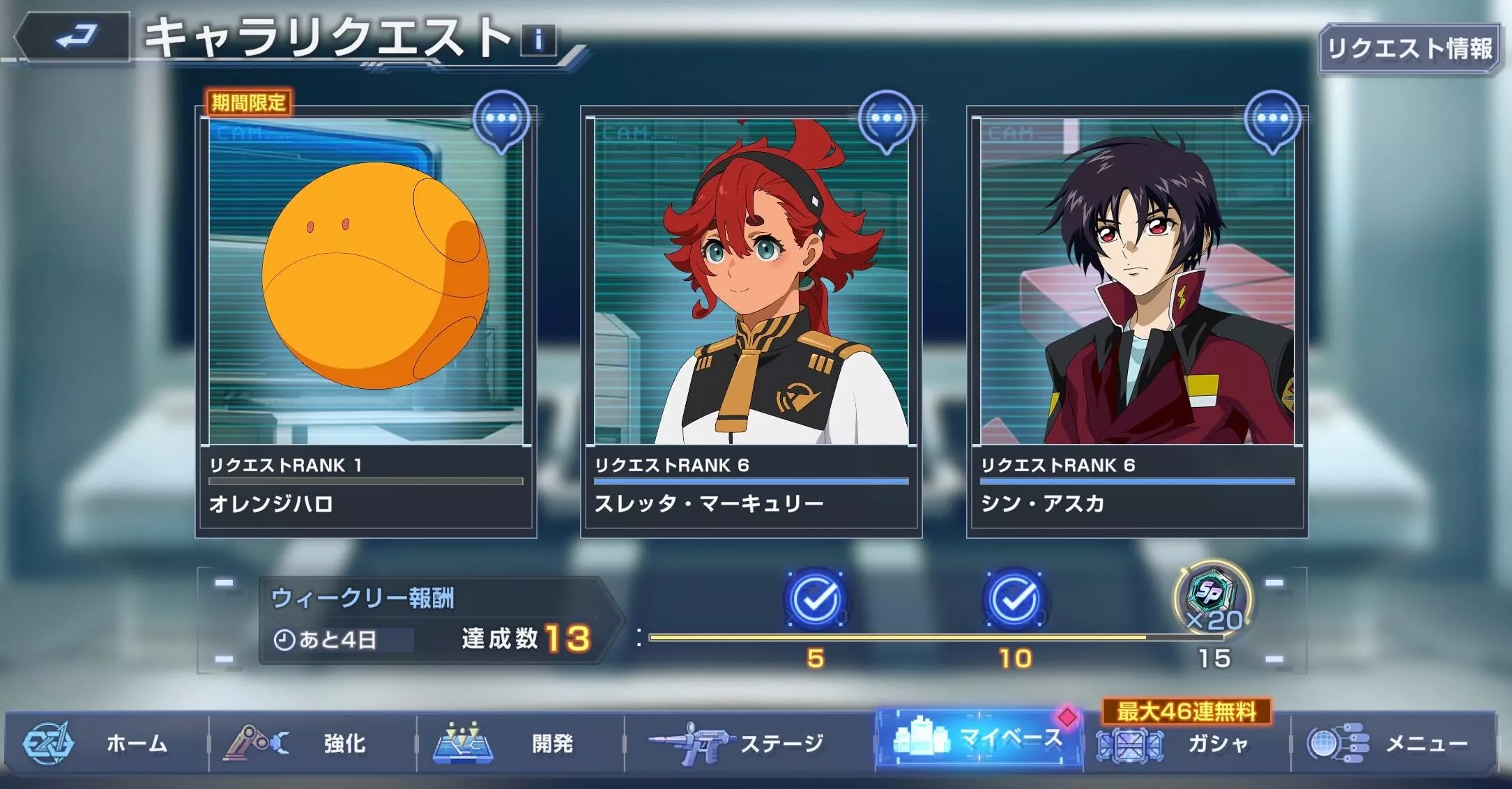Open the info (i) icon beside the title
The image size is (1512, 789).
coord(537,40)
